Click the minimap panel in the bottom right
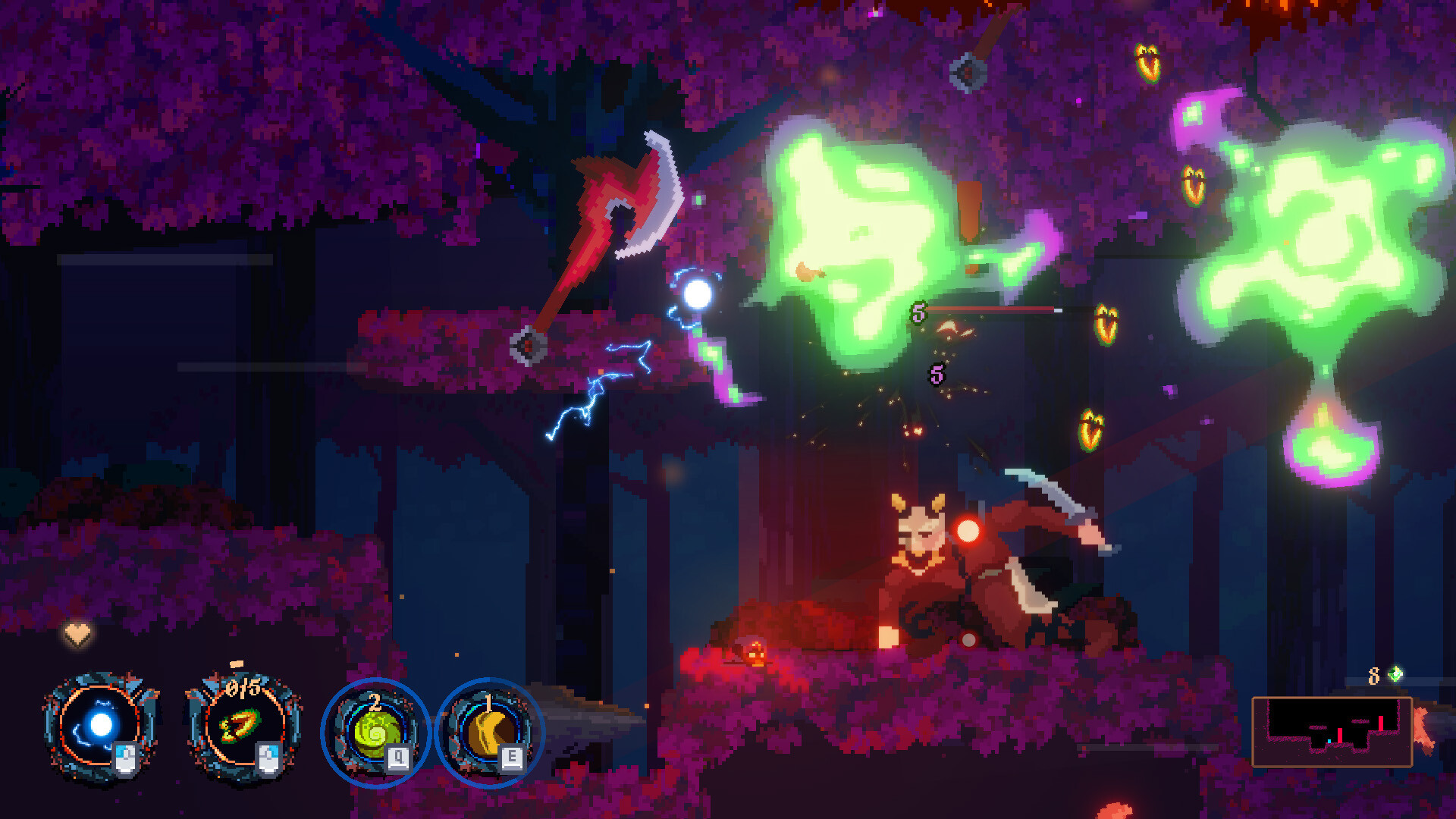 (x=1332, y=732)
